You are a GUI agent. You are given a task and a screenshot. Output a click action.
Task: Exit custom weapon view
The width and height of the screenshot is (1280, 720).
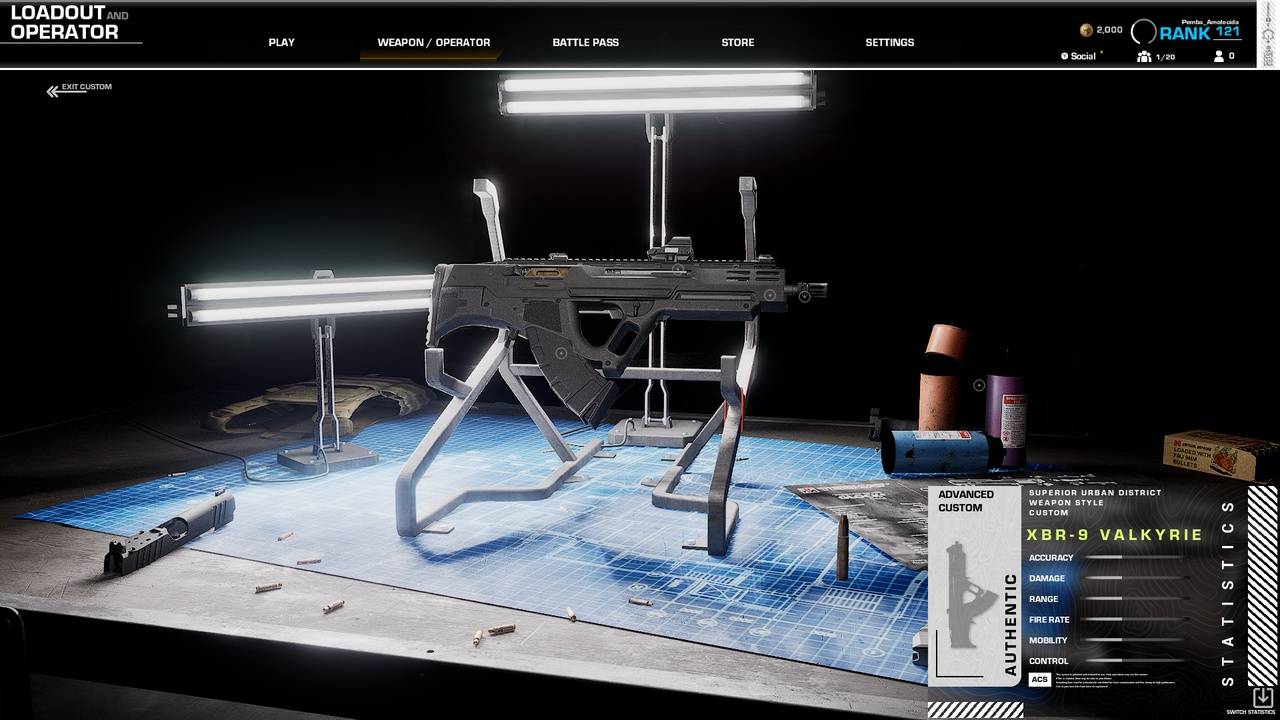(x=79, y=88)
